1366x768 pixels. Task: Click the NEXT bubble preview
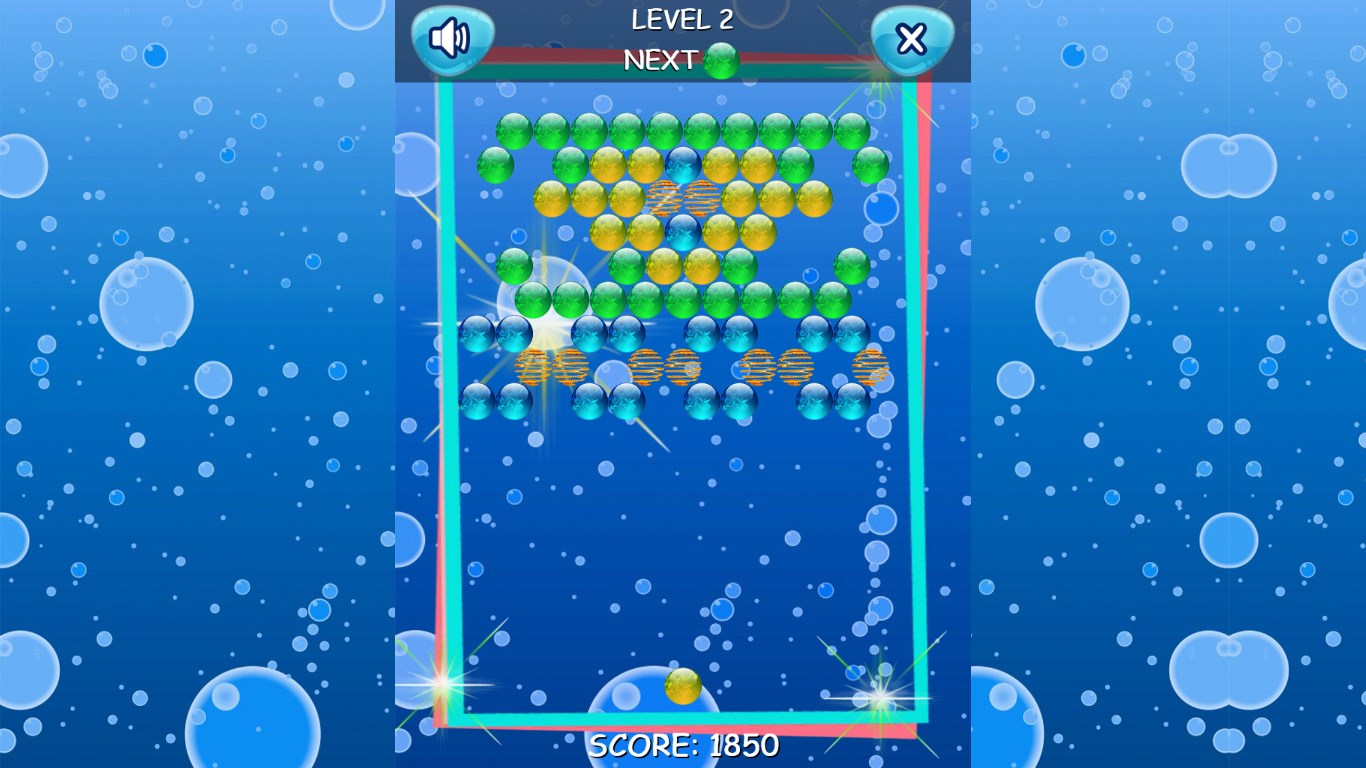tap(721, 60)
